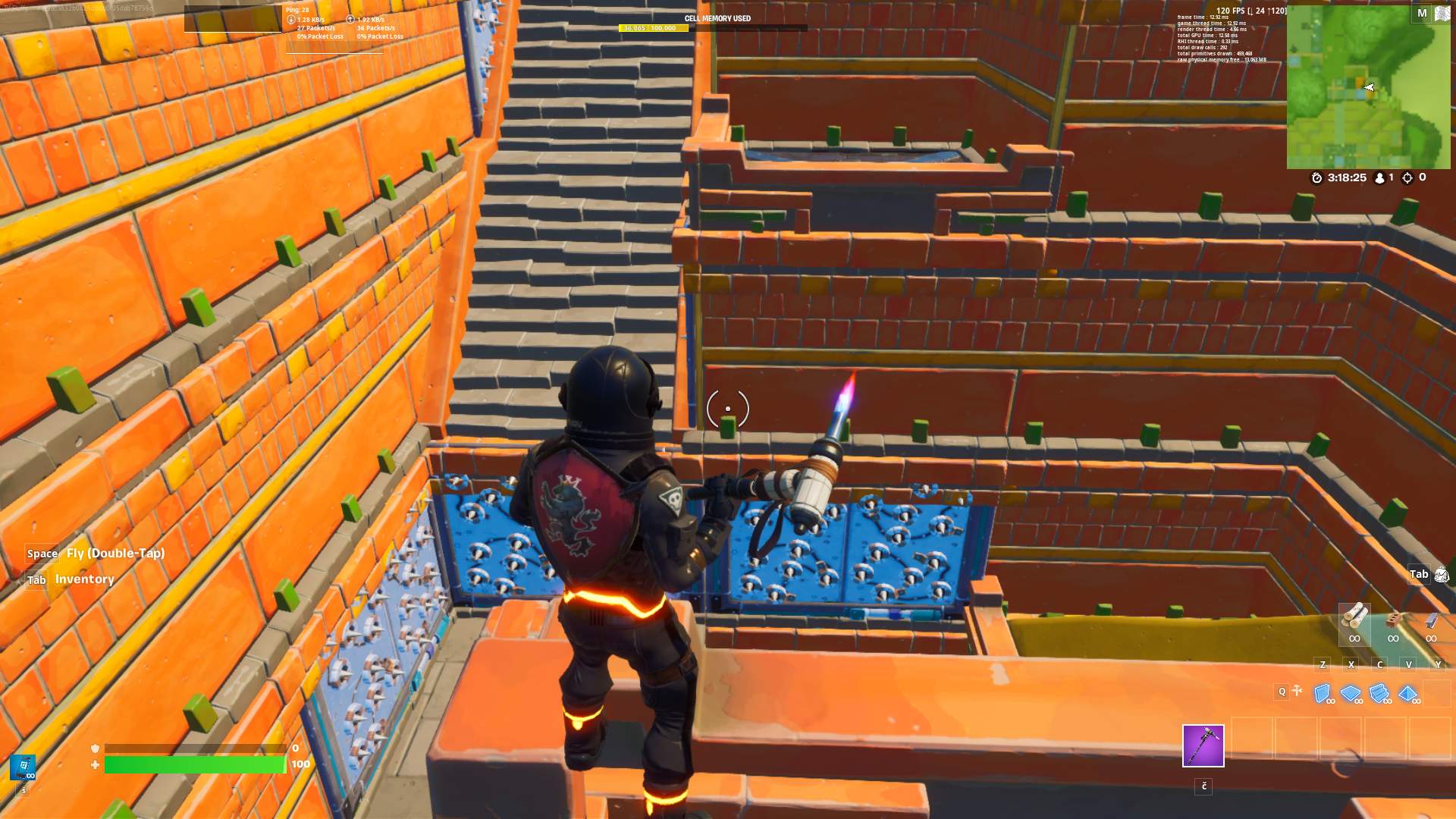The width and height of the screenshot is (1456, 819).
Task: Click the trap slot icon next to Q
Action: point(1297,692)
